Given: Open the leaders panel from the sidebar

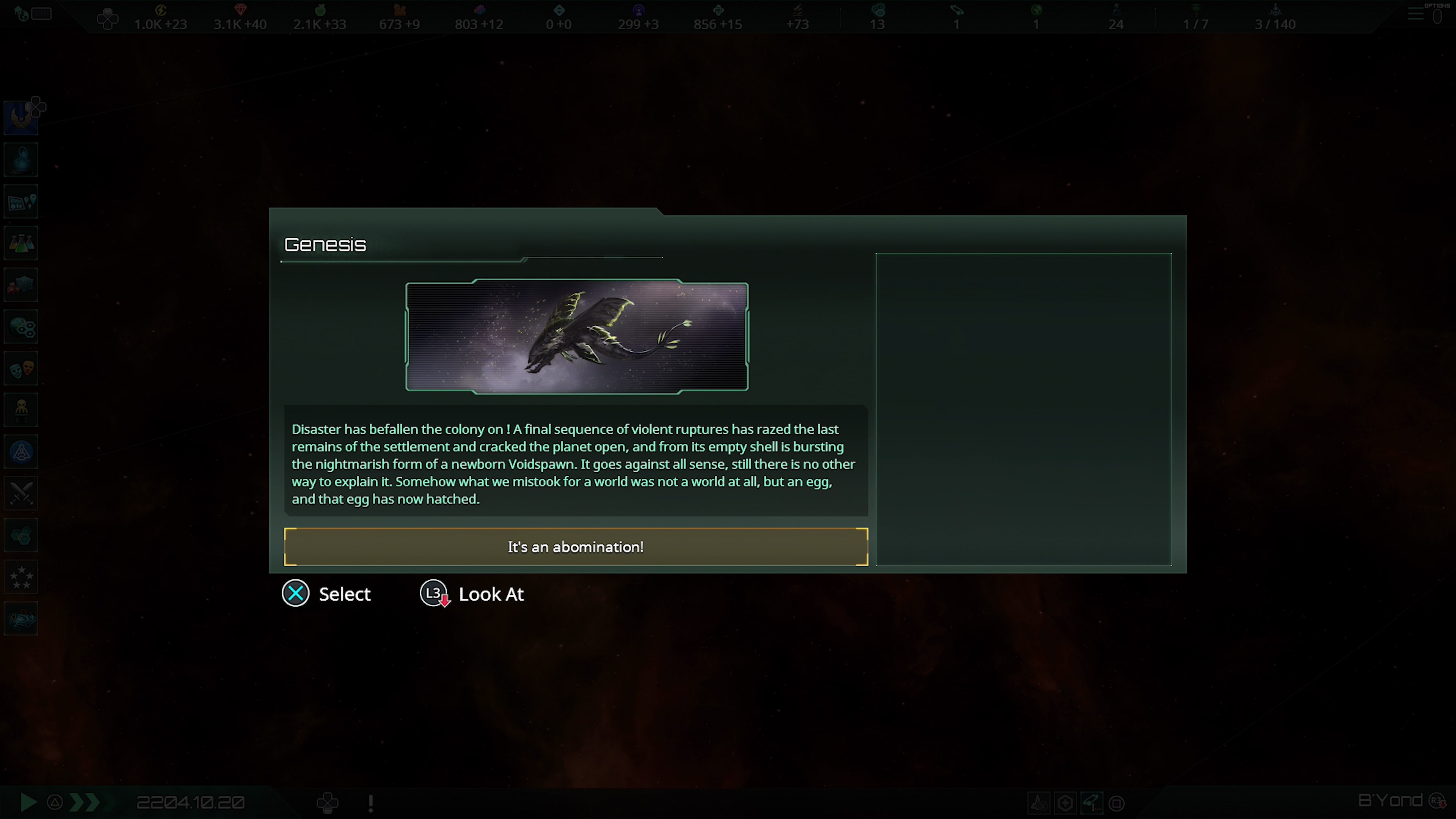Looking at the screenshot, I should [21, 159].
